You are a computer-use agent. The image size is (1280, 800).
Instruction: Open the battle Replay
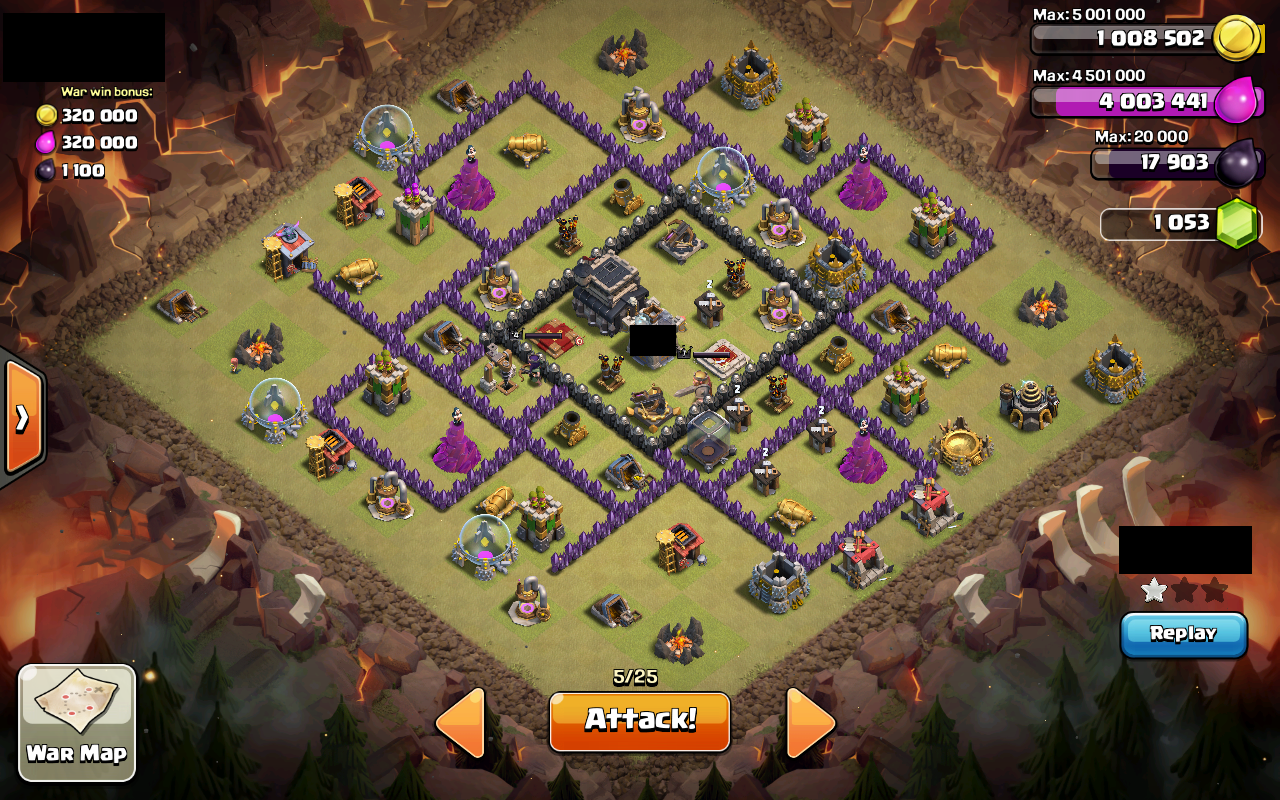(1184, 634)
